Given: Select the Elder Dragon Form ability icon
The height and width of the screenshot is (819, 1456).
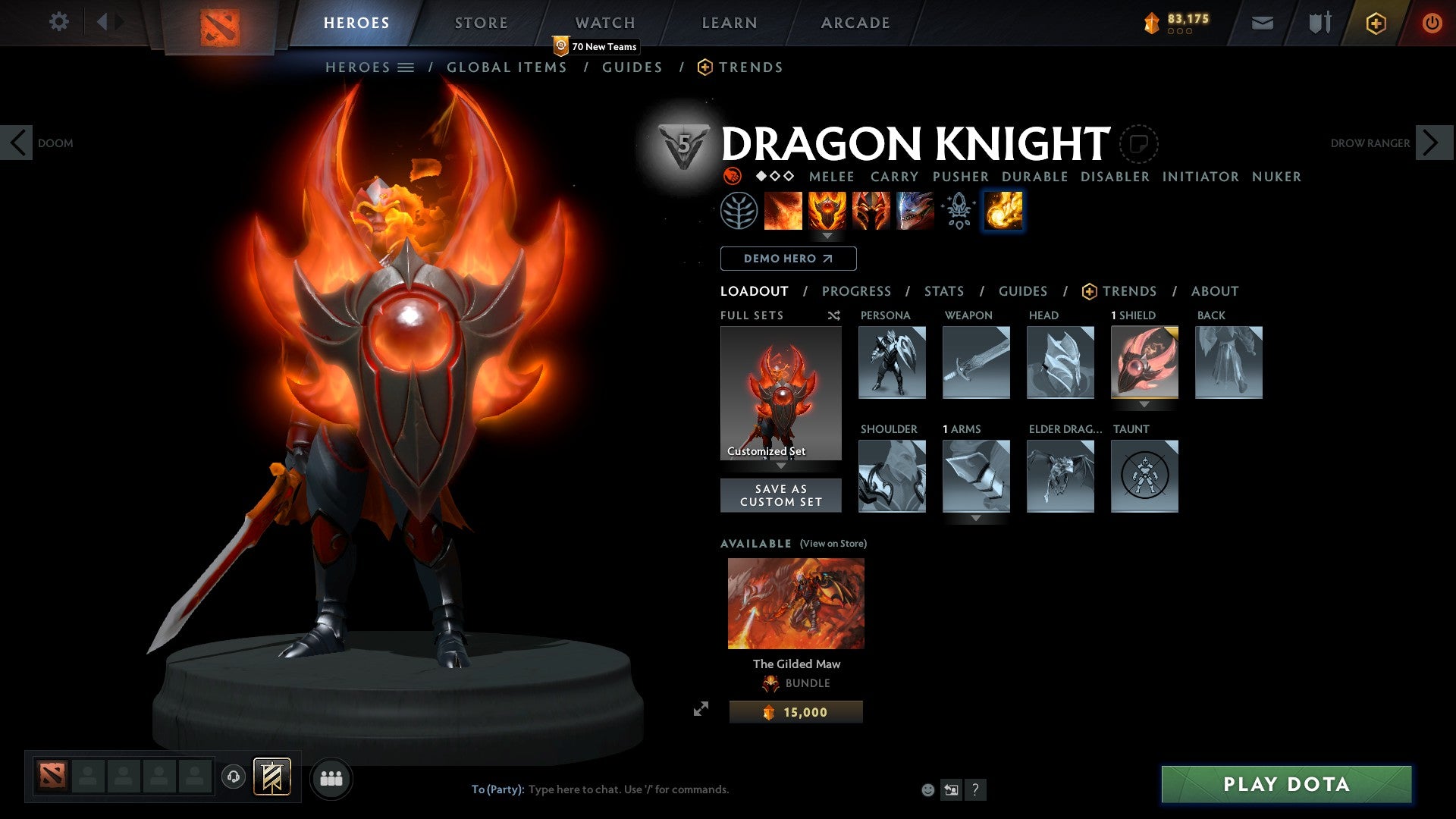Looking at the screenshot, I should click(x=915, y=211).
